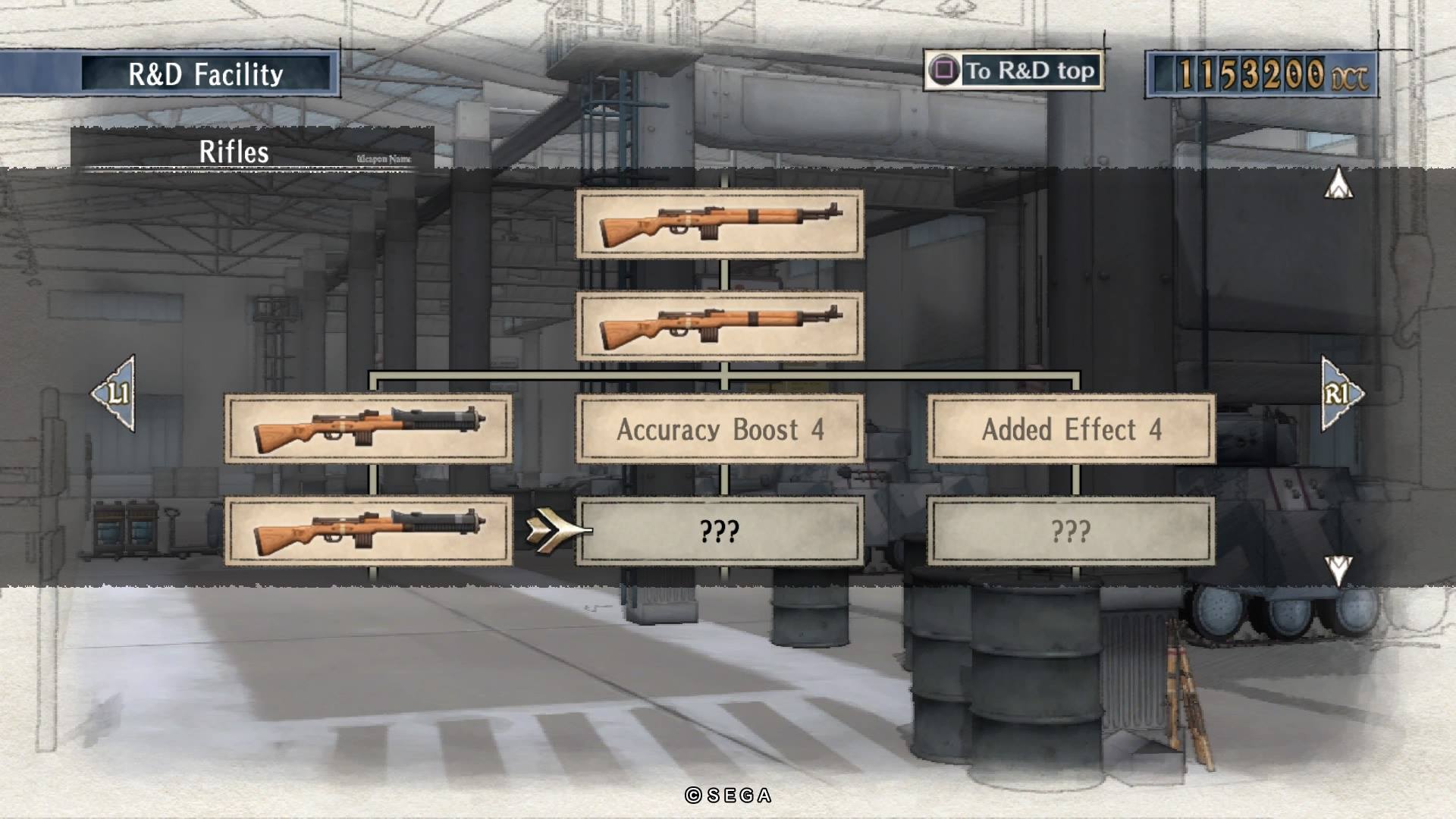The image size is (1456, 819).
Task: Select the second rifle below the top one
Action: point(720,326)
